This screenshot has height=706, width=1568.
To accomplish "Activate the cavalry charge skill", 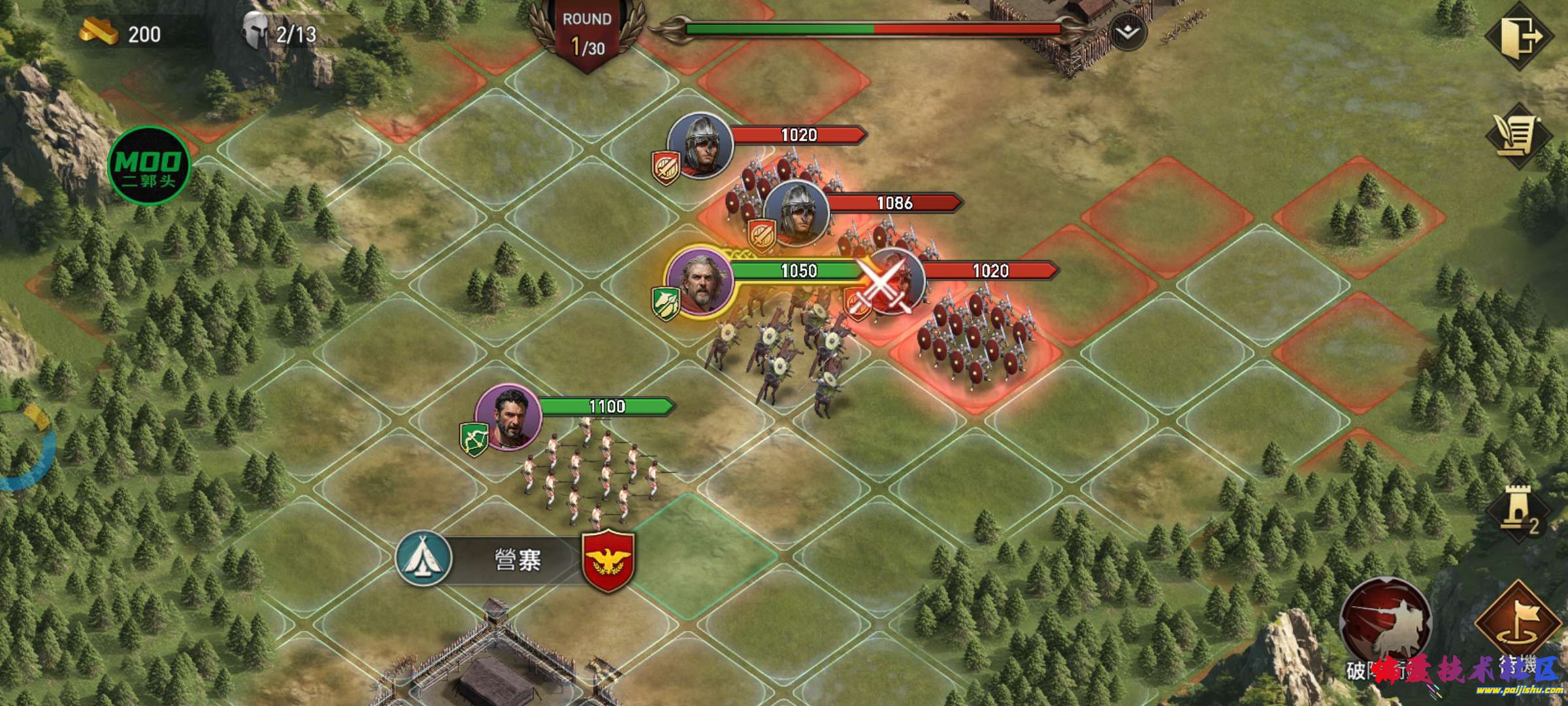I will click(x=1385, y=621).
